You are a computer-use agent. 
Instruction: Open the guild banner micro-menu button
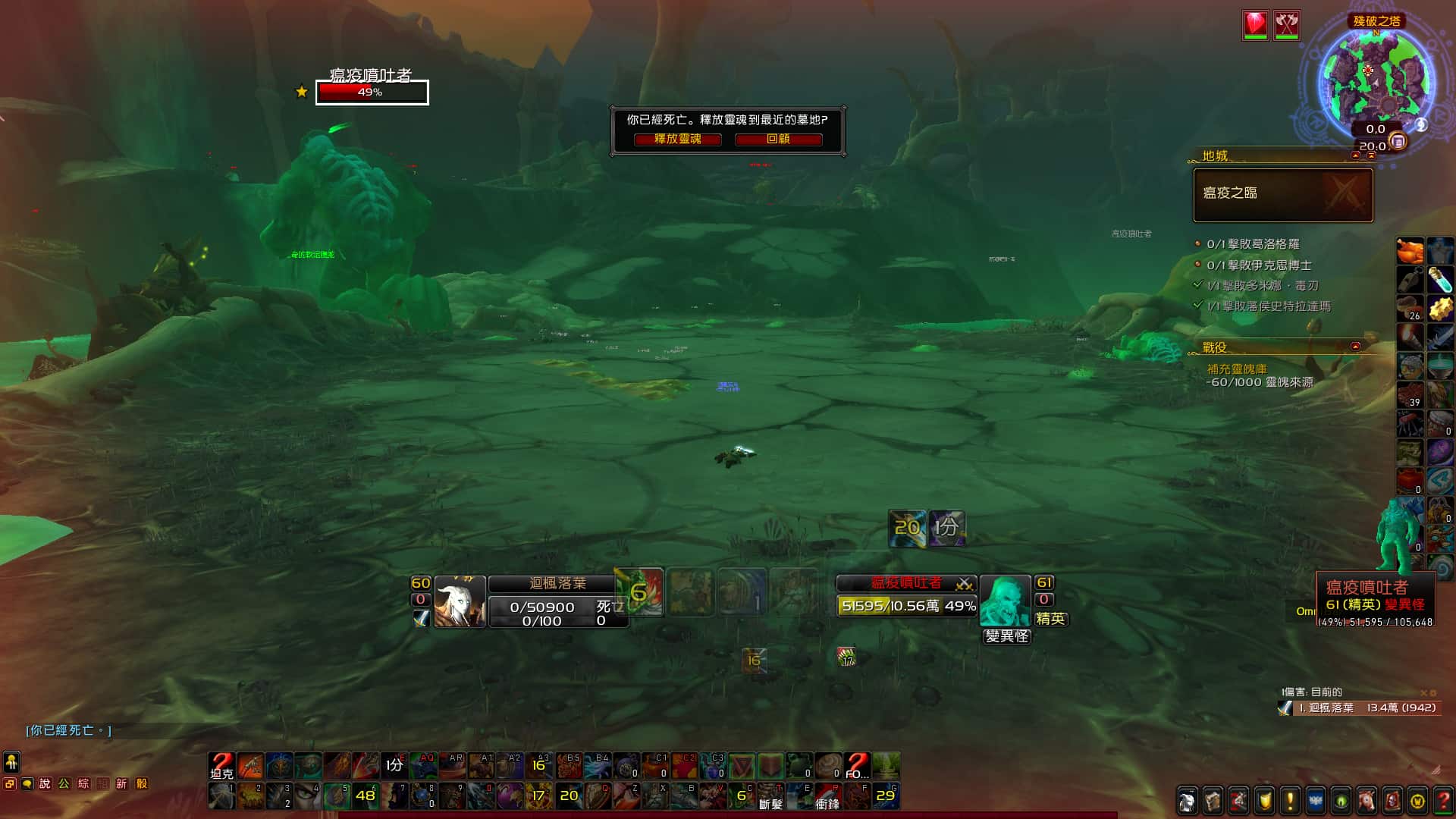pos(1316,801)
